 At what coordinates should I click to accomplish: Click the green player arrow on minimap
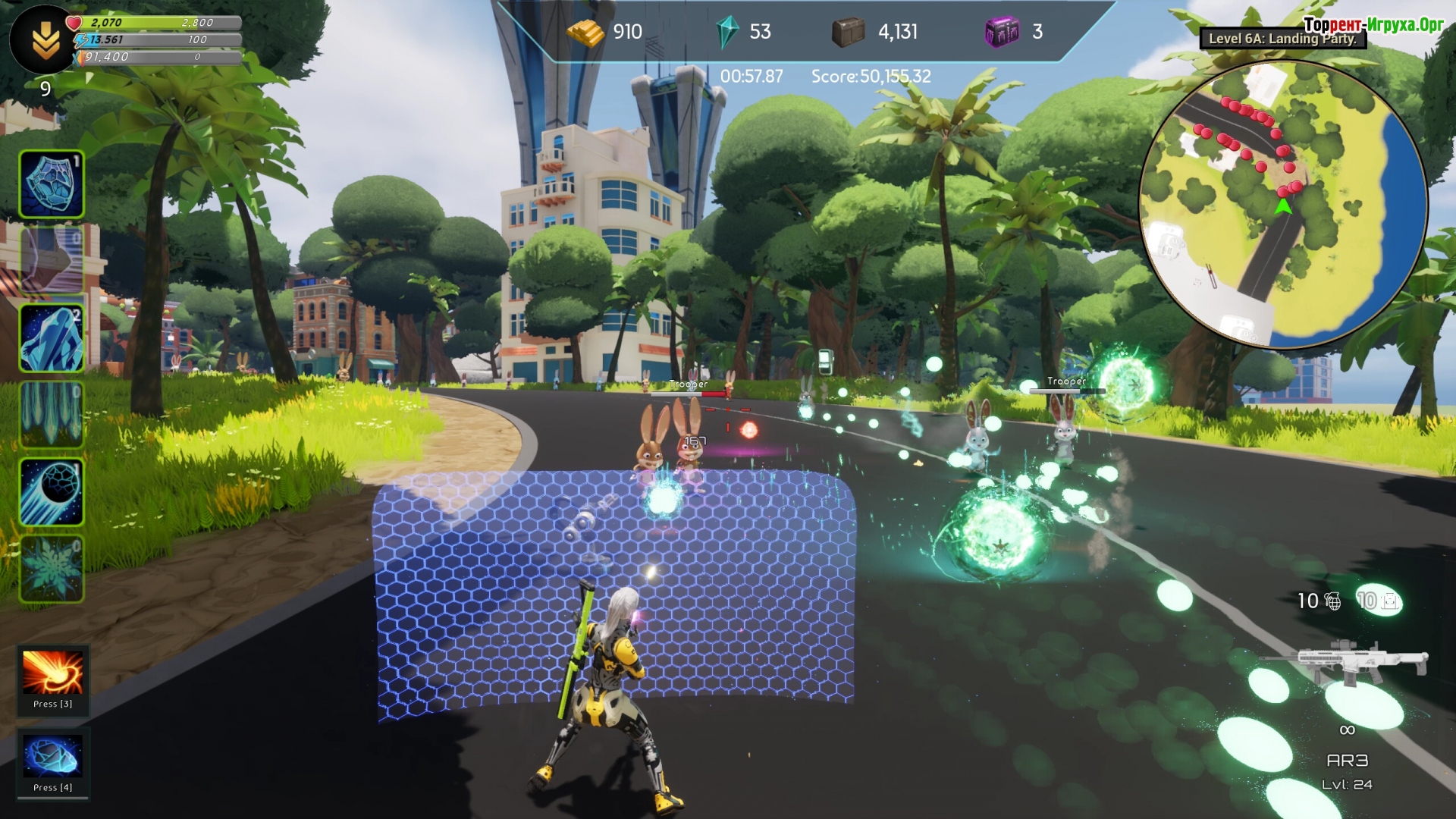pyautogui.click(x=1283, y=206)
